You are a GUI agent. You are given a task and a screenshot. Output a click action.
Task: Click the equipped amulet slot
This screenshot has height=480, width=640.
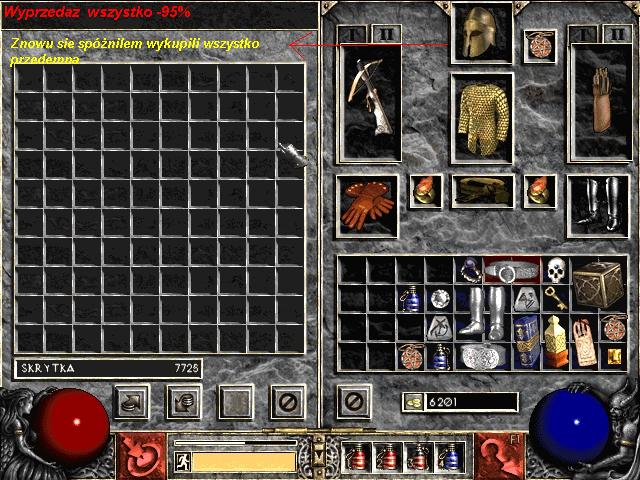(x=540, y=45)
